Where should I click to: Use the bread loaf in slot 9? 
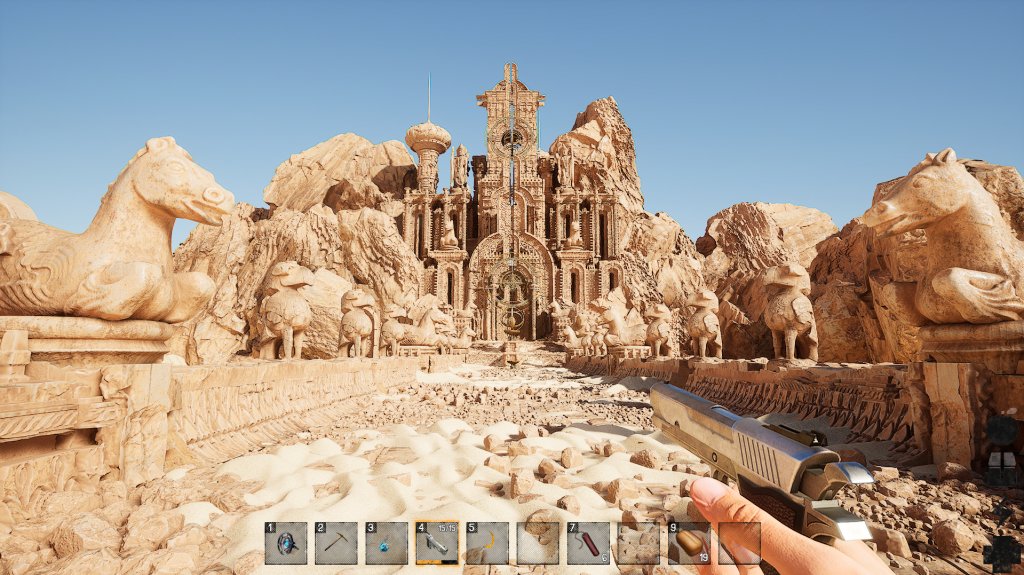pos(689,543)
